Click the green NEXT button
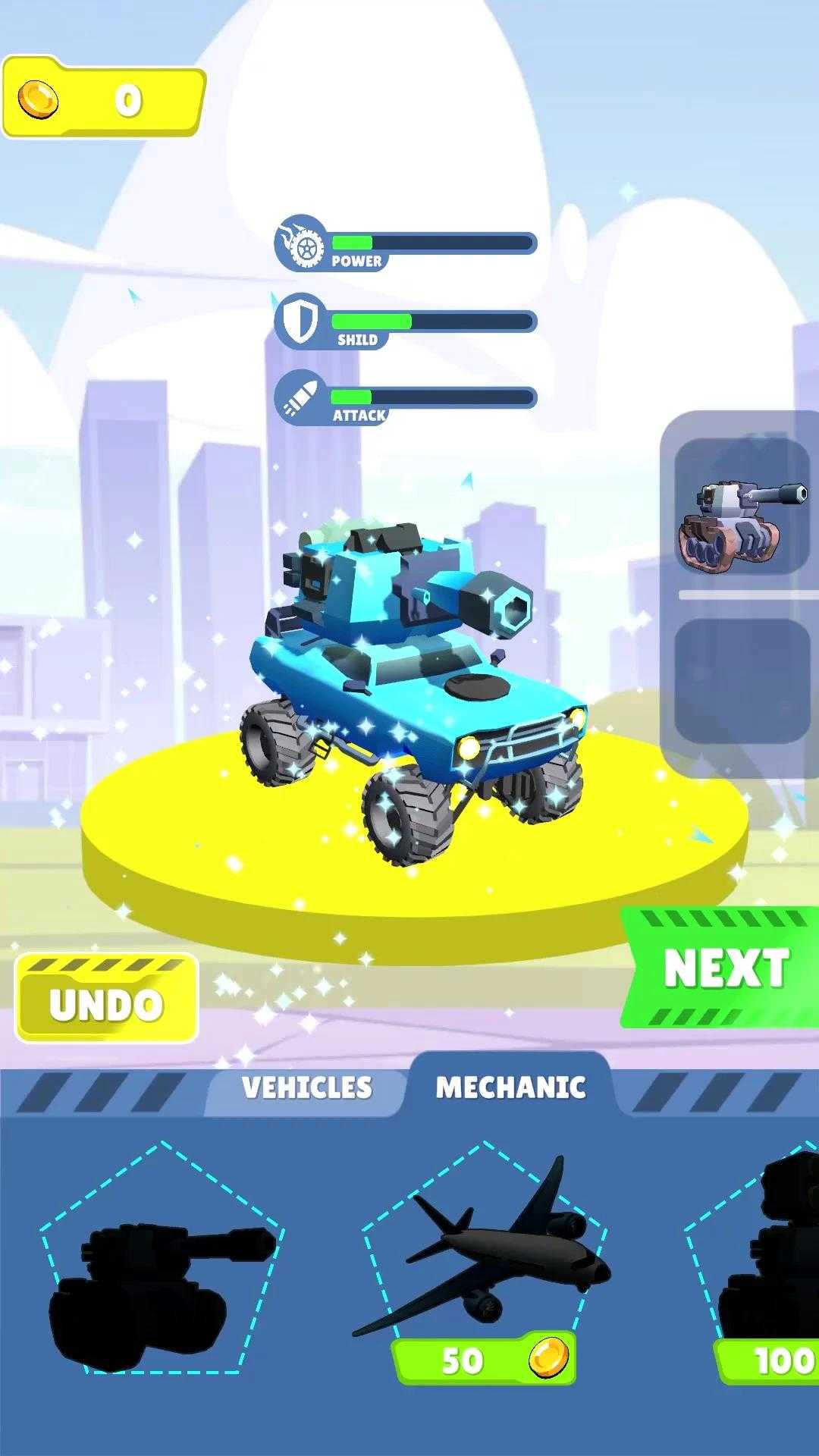 (x=722, y=968)
